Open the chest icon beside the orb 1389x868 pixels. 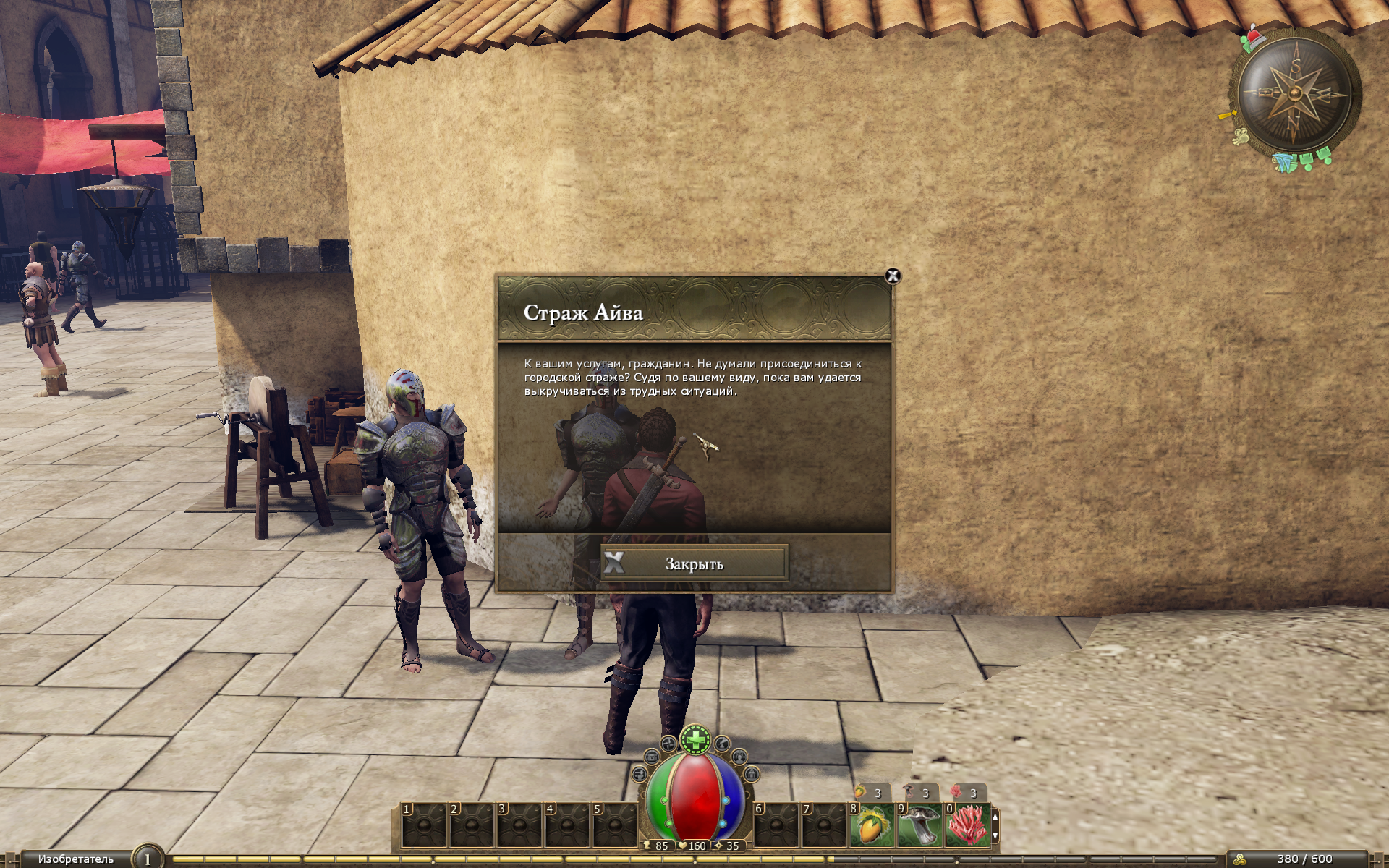(x=652, y=757)
